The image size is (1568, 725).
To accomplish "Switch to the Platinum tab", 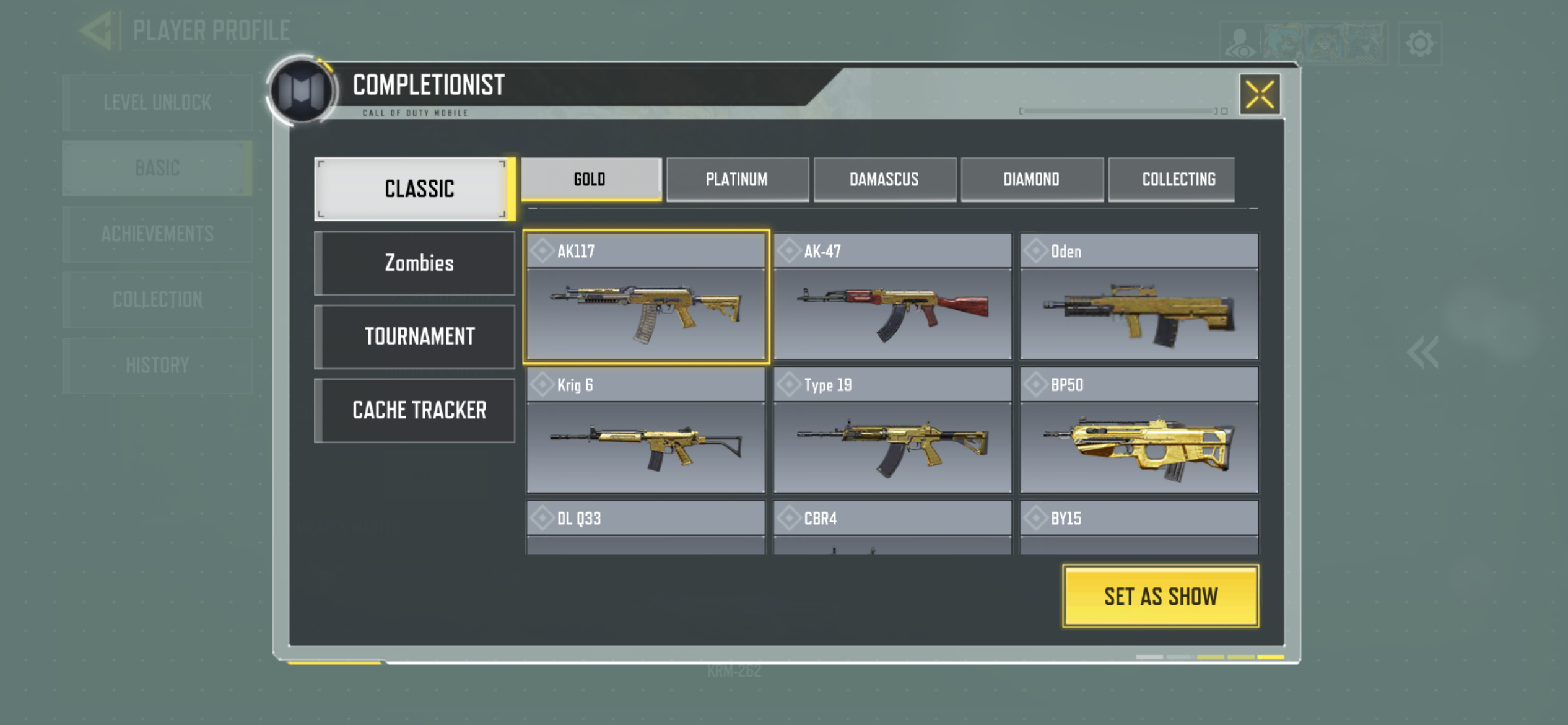I will coord(737,180).
